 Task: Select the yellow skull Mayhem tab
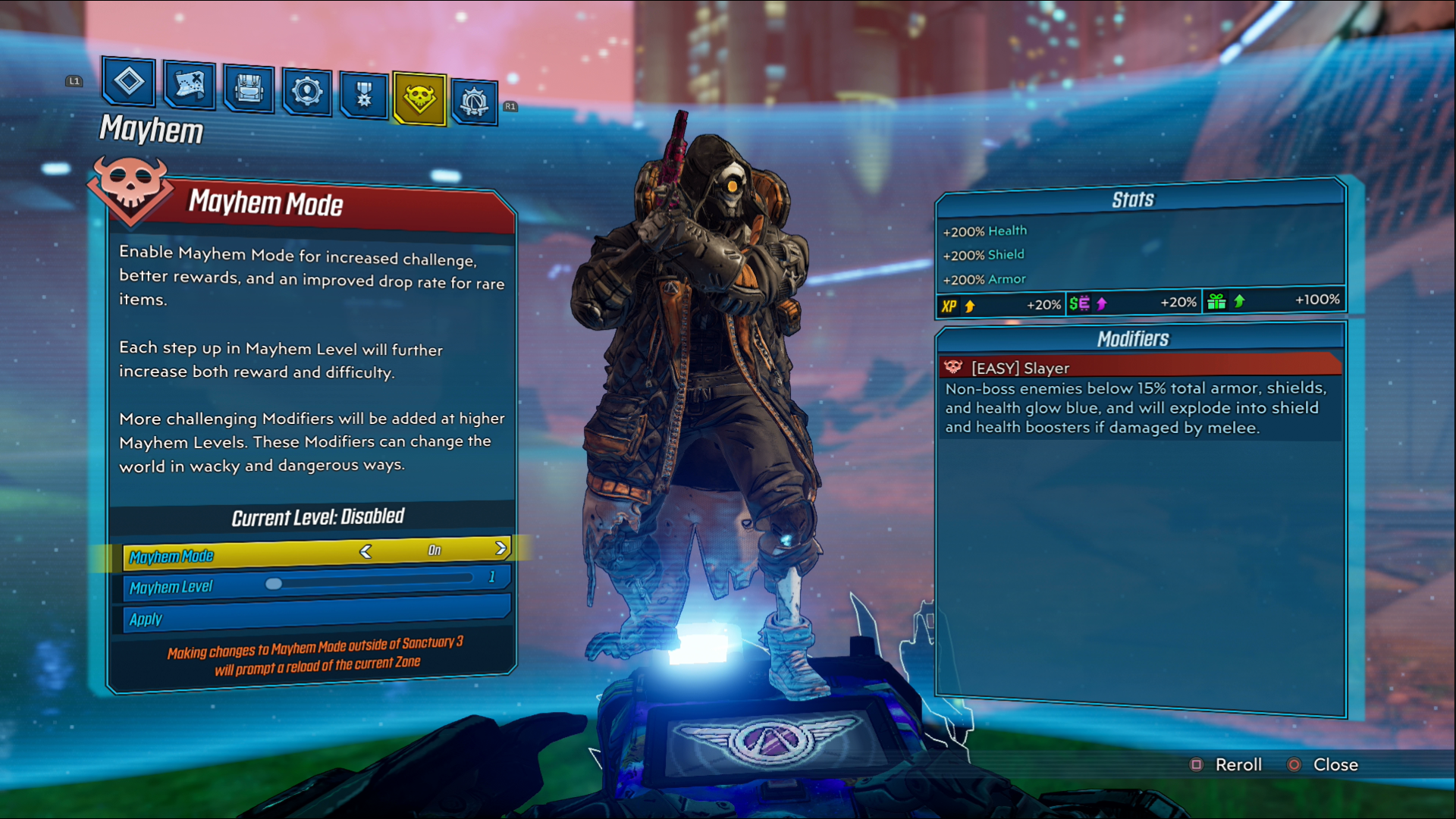pos(419,98)
